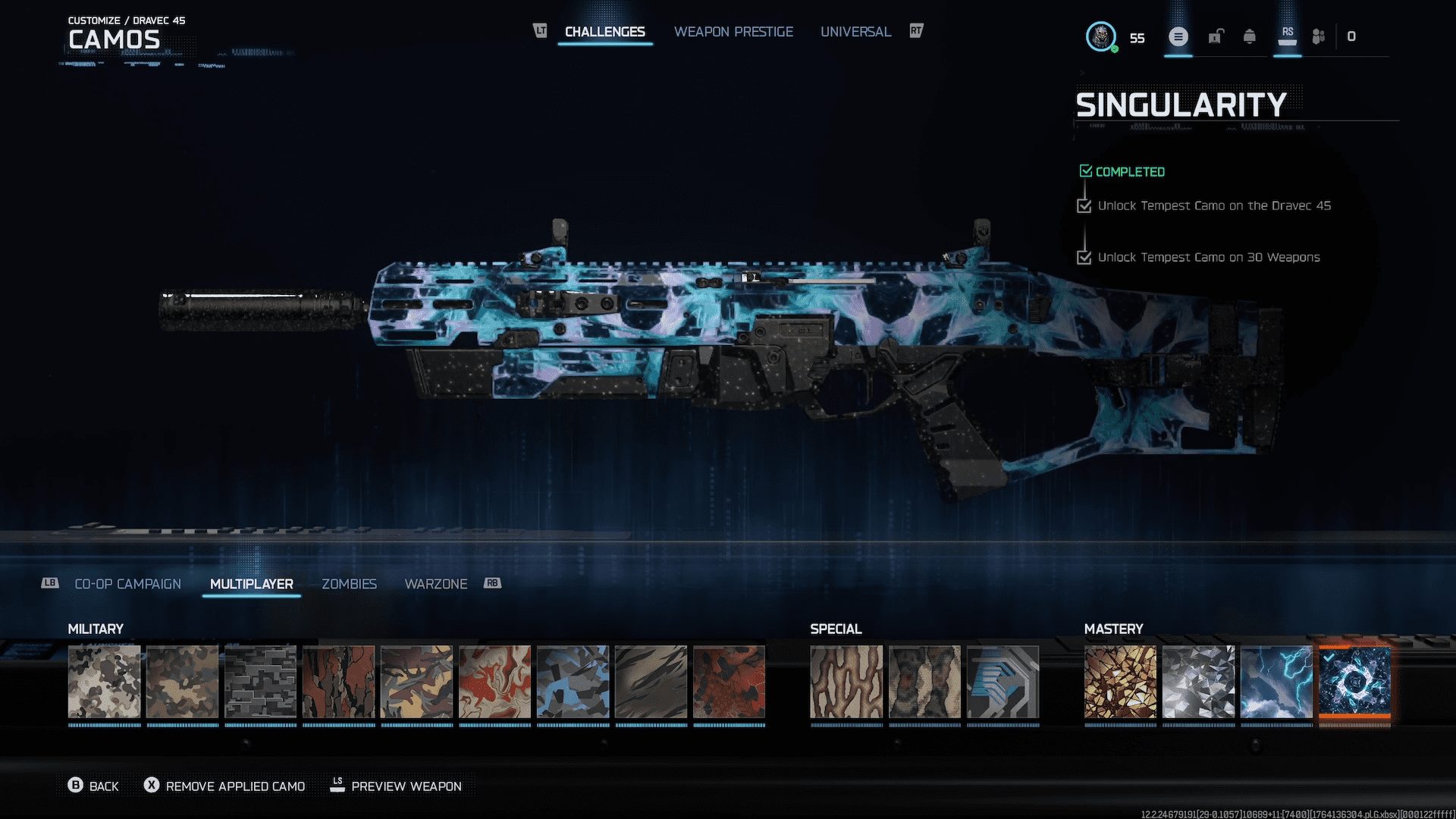Select the unlocked padlock icon in top bar
Screen dimensions: 1456x819
pos(1216,36)
